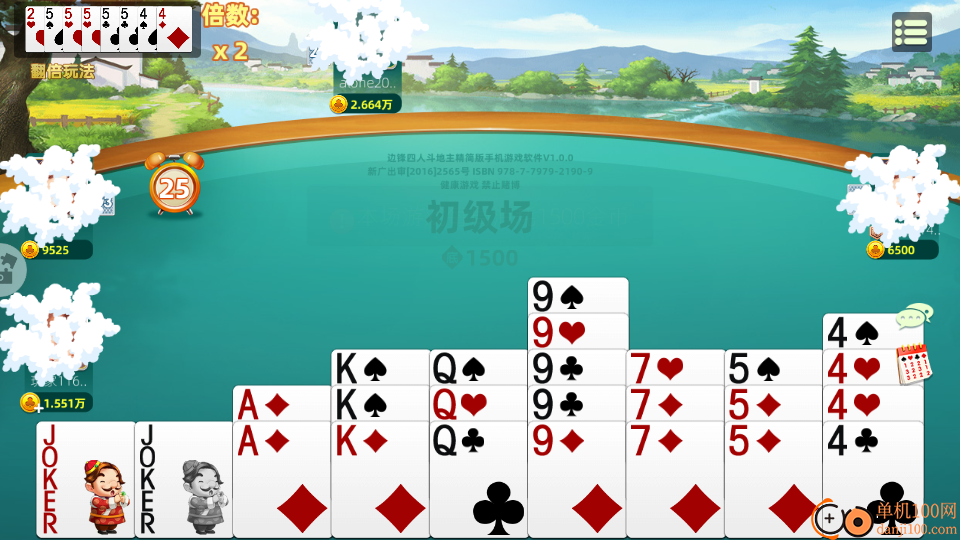
Task: Select the 7 of hearts card
Action: 674,367
